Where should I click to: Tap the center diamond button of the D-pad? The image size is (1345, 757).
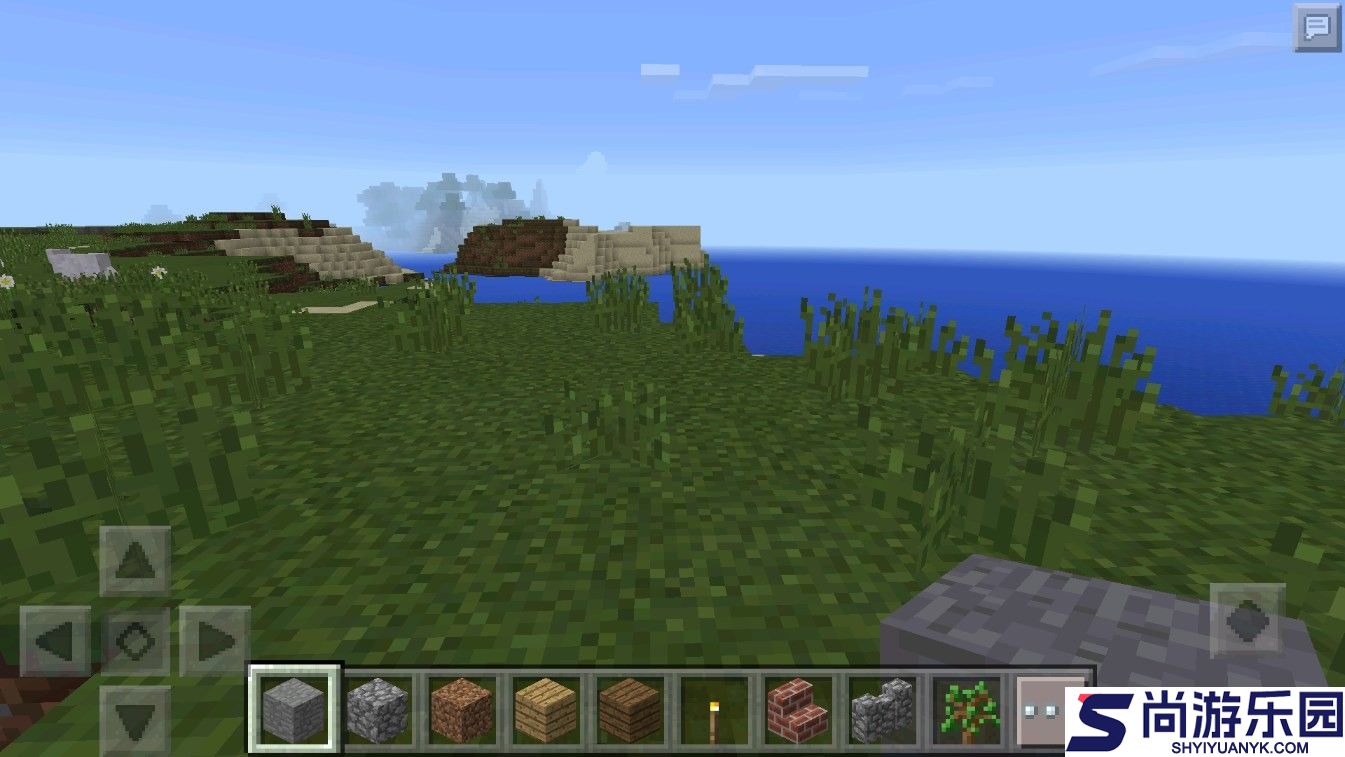tap(135, 641)
